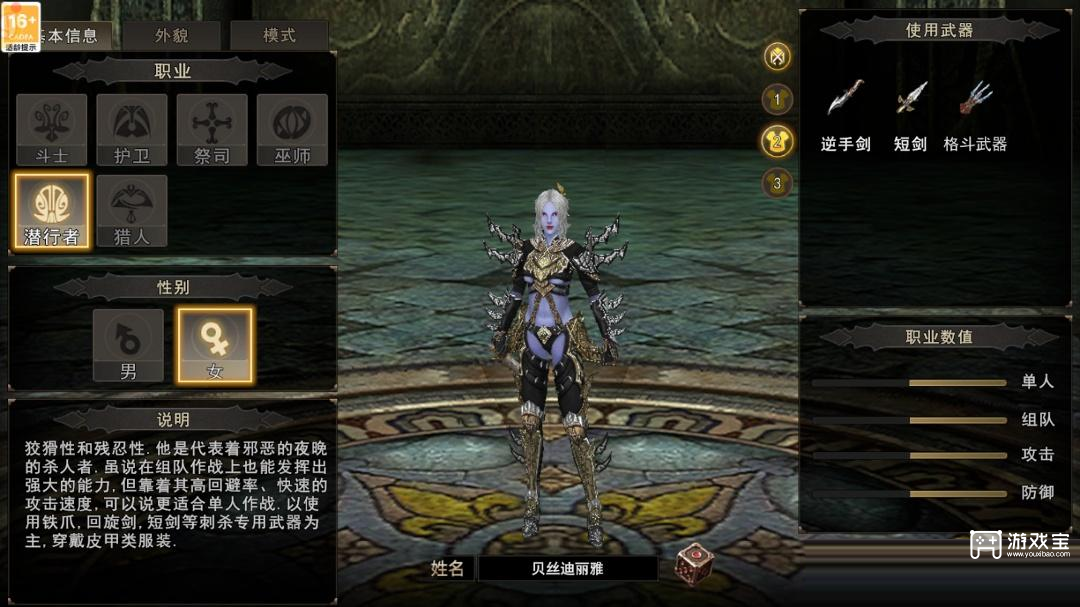Select the 格斗武器 fist weapon icon
1080x607 pixels.
(975, 99)
